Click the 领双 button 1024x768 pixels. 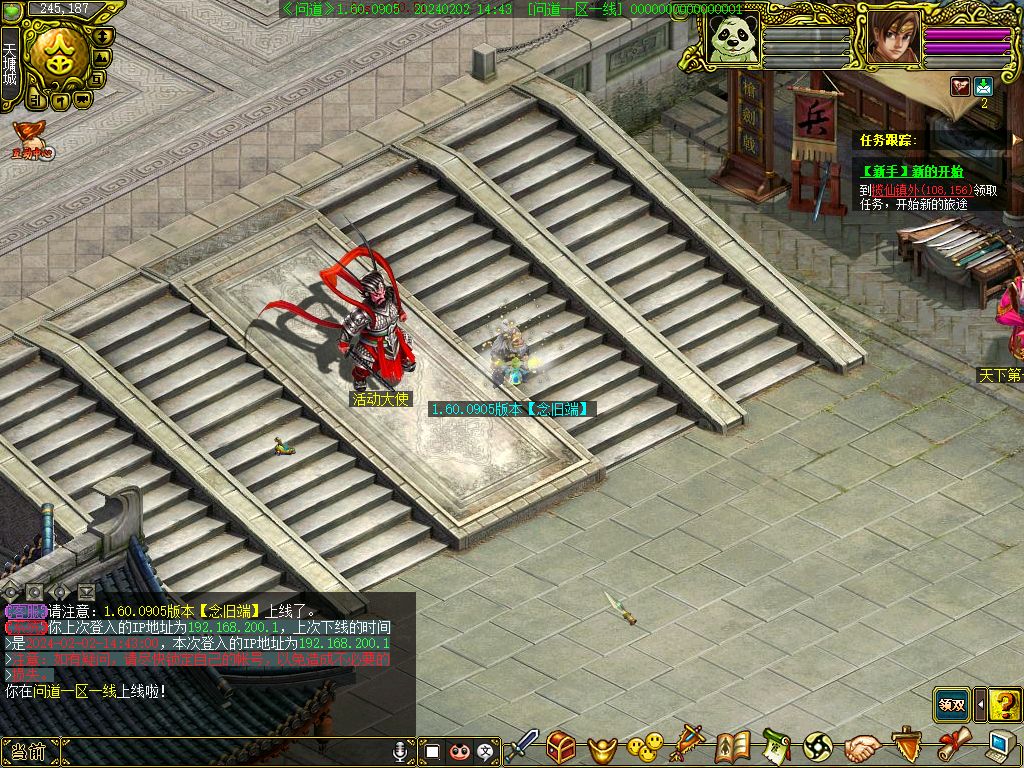(952, 704)
